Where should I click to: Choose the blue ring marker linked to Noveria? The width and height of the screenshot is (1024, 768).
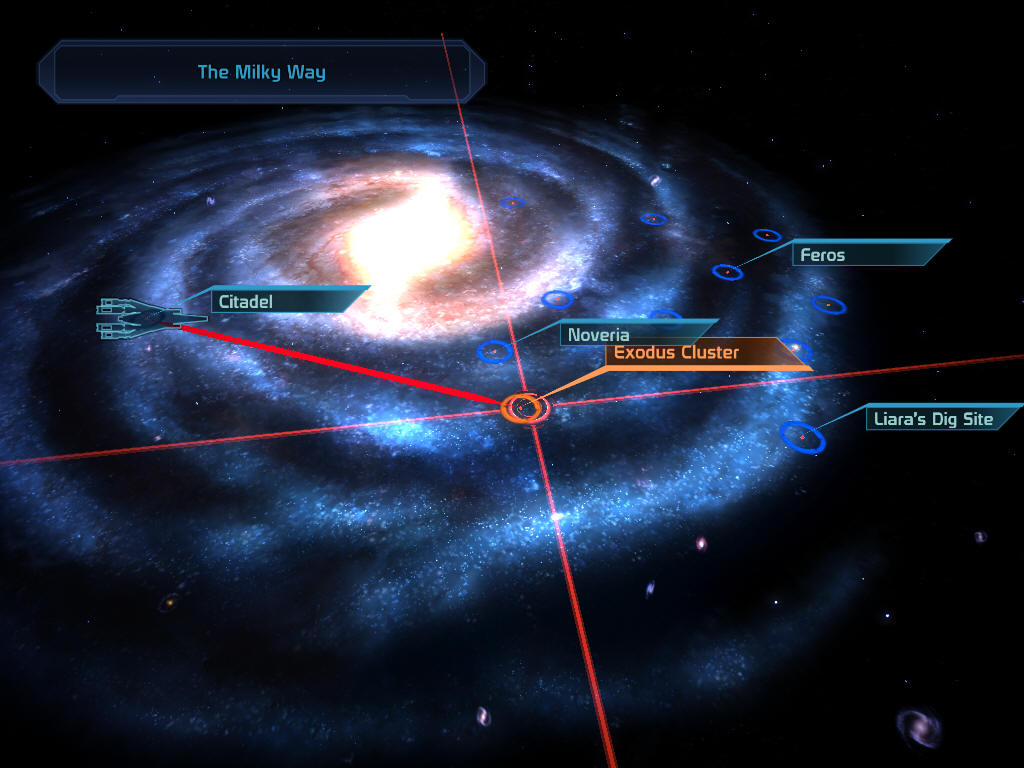coord(495,351)
